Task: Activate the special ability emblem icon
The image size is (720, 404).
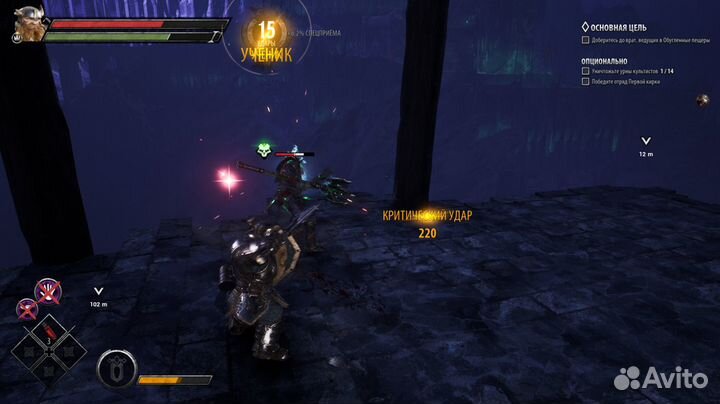Action: pyautogui.click(x=115, y=370)
